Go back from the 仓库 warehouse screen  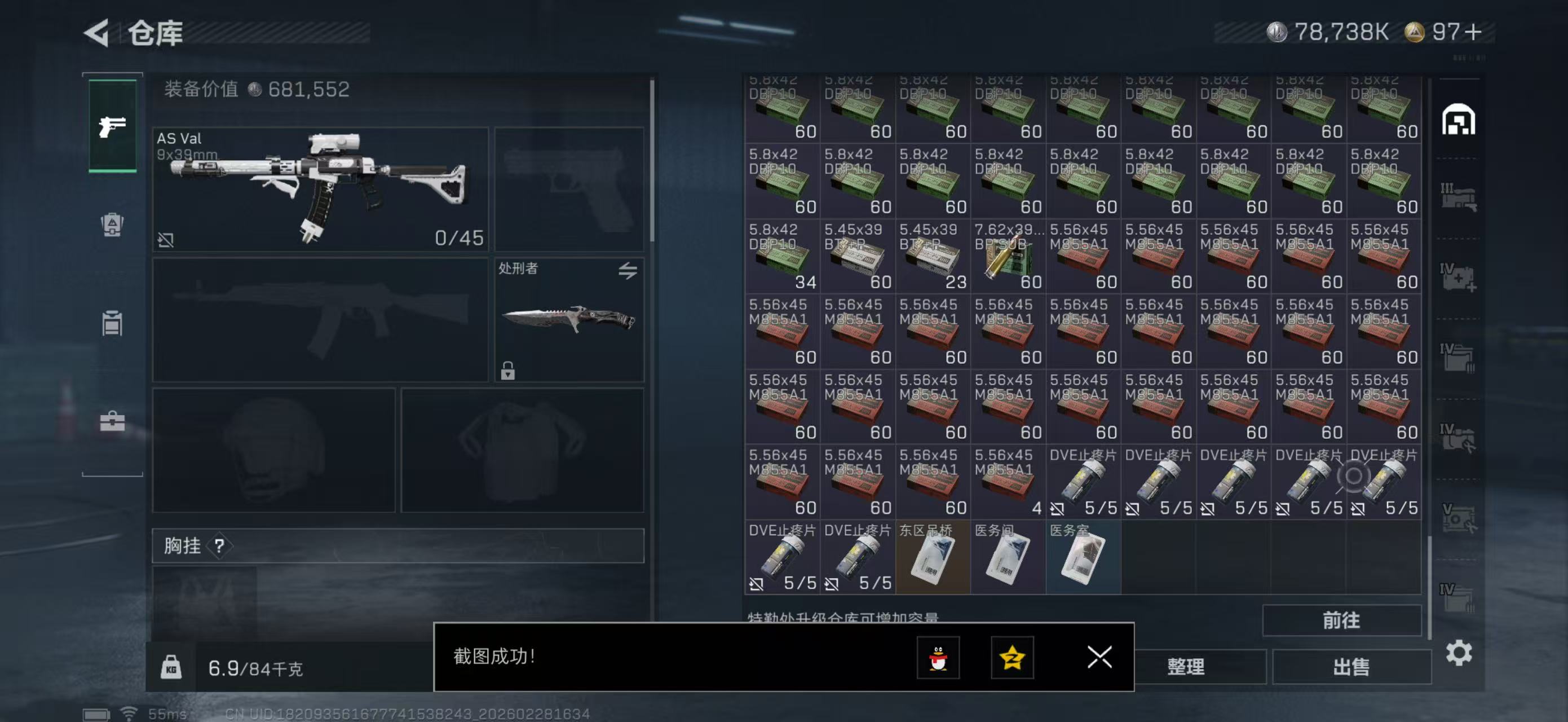point(98,33)
